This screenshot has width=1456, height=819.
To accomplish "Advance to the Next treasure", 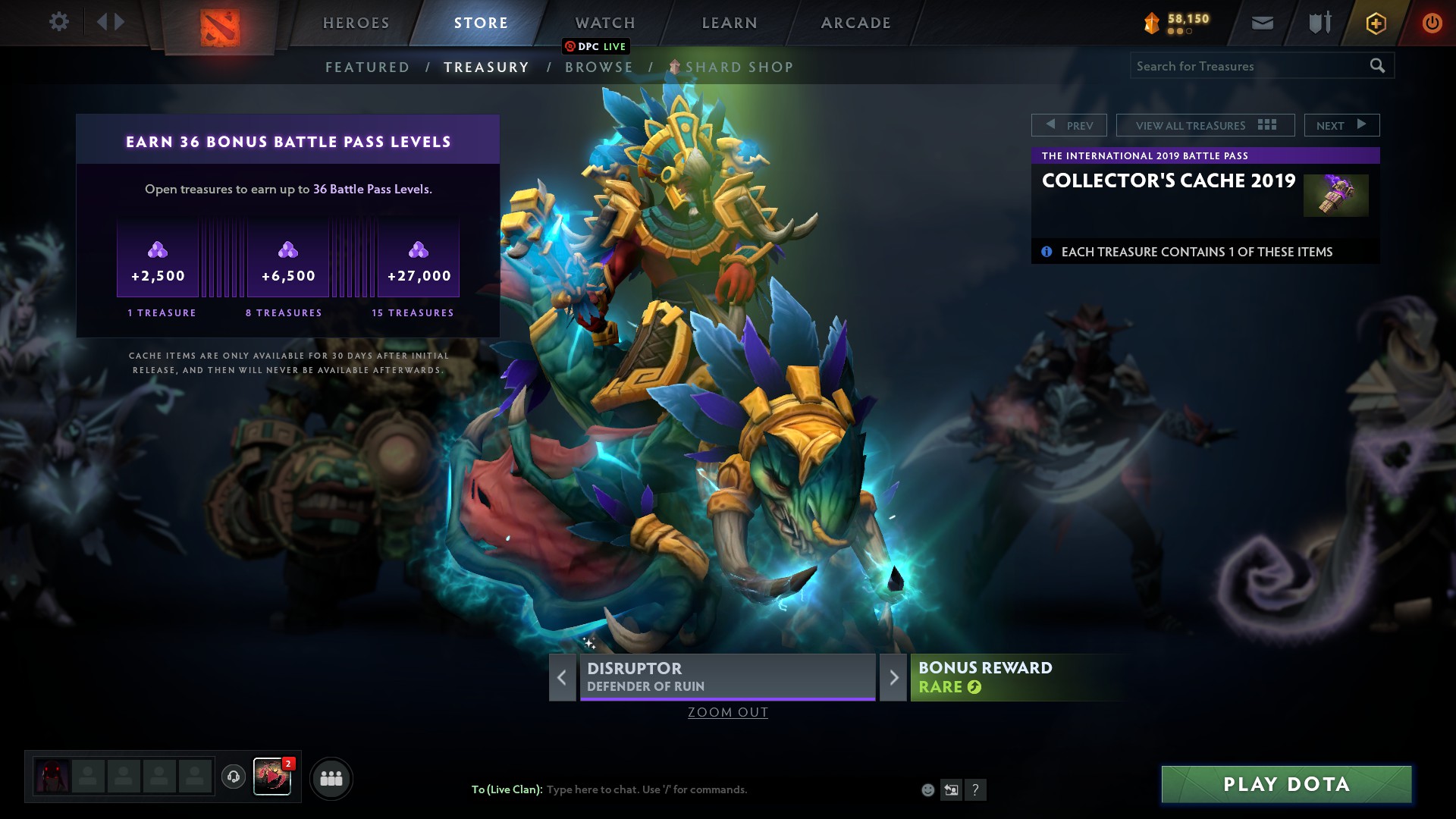I will (x=1341, y=125).
